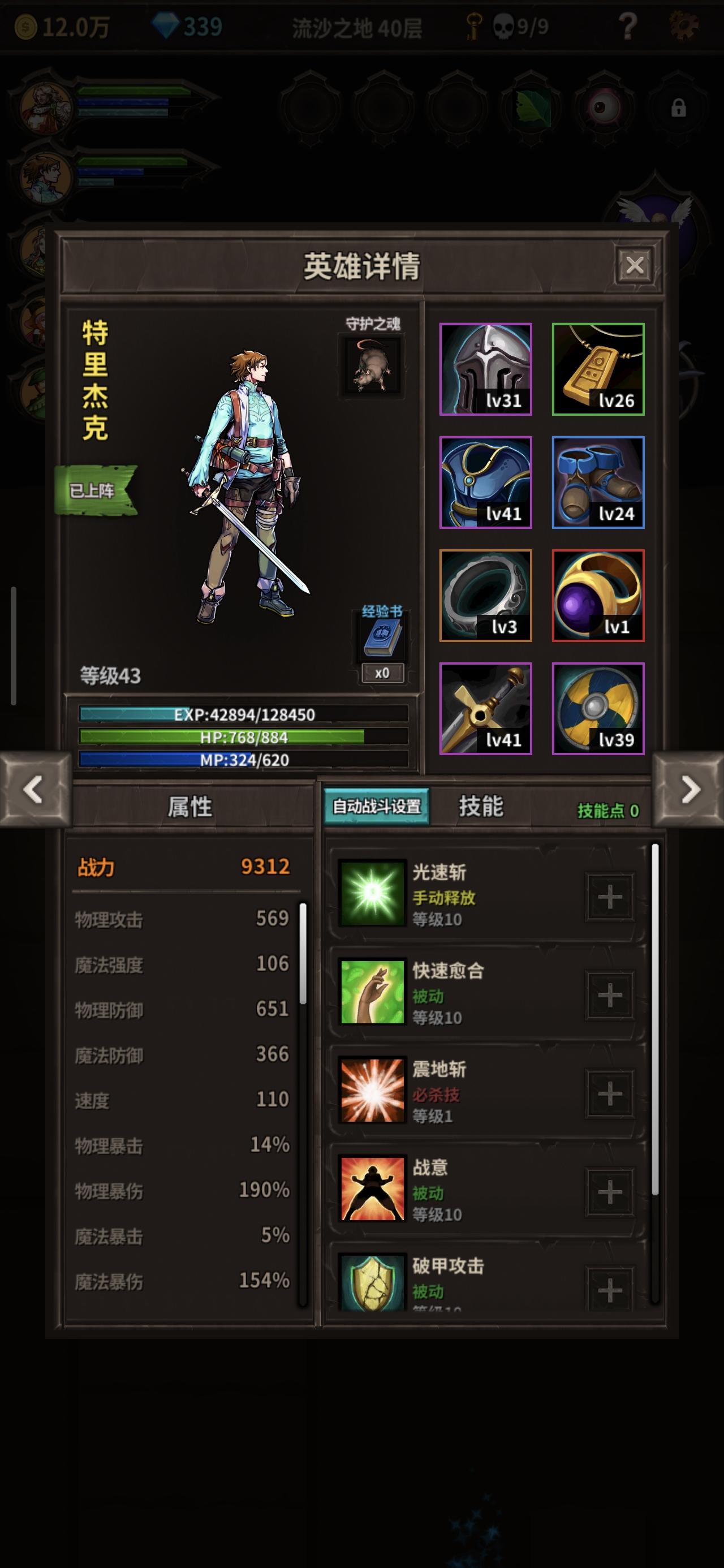Open the lv31 helmet equipment slot

[486, 370]
